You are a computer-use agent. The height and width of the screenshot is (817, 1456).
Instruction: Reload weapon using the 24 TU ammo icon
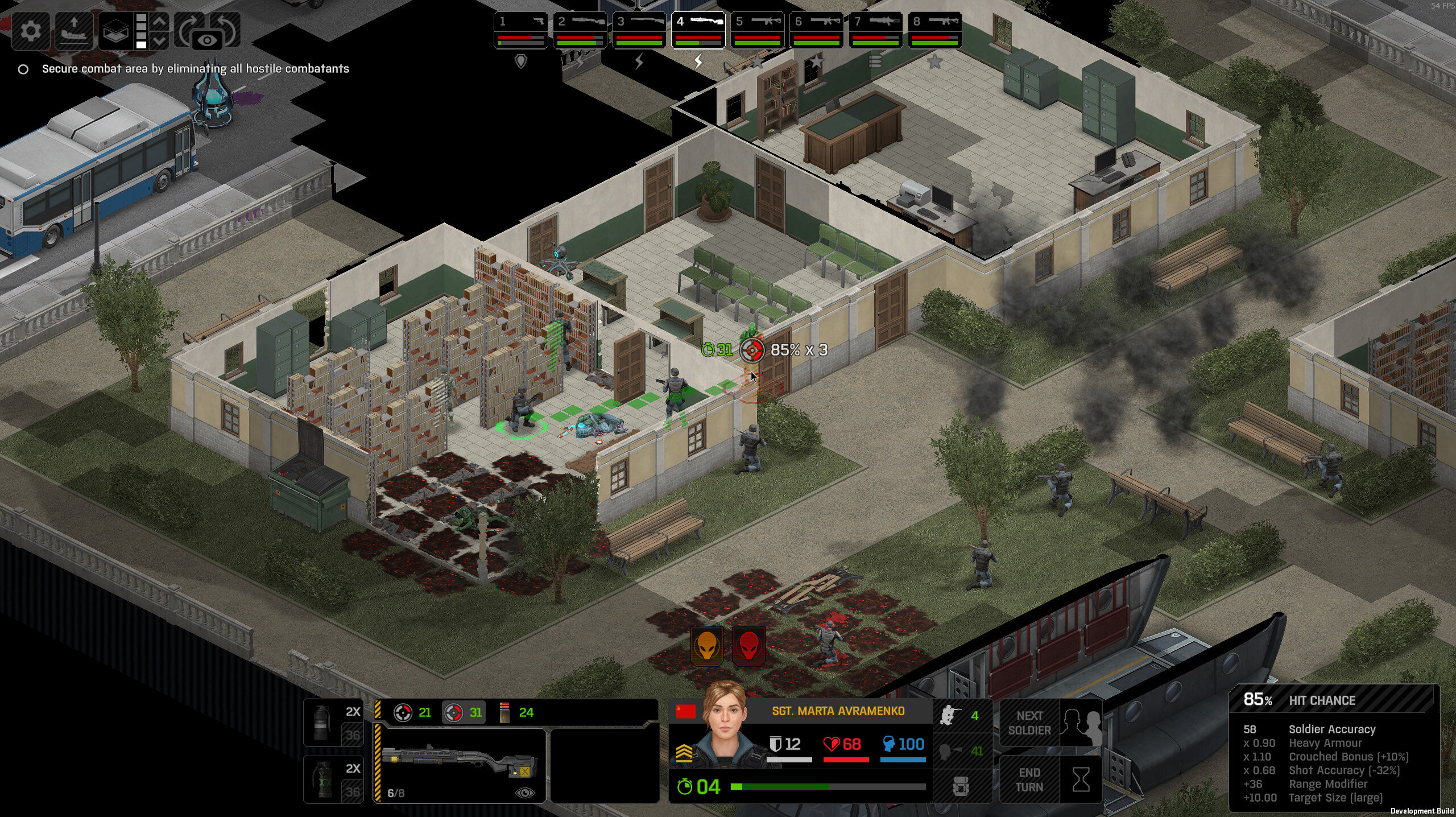pyautogui.click(x=516, y=712)
